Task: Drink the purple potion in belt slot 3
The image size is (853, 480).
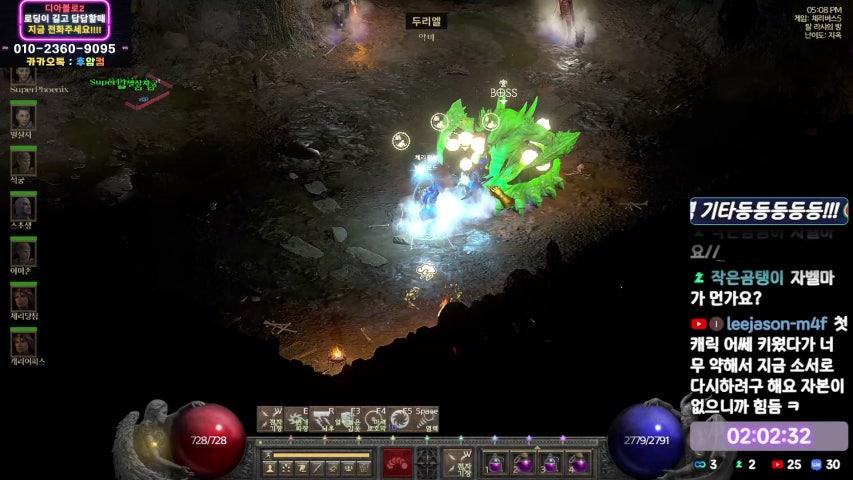Action: (x=551, y=463)
